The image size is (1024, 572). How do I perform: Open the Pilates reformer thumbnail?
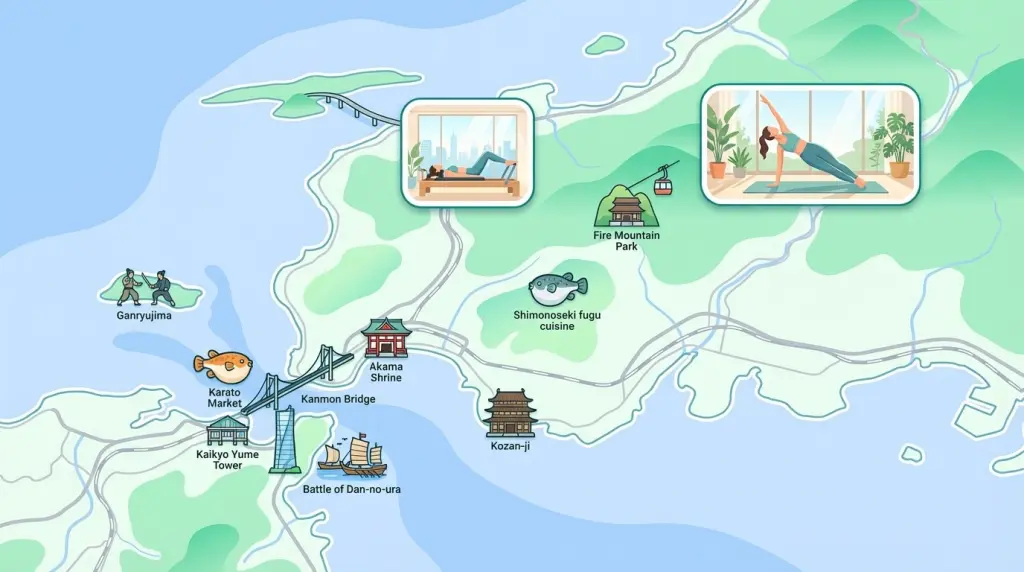point(466,152)
